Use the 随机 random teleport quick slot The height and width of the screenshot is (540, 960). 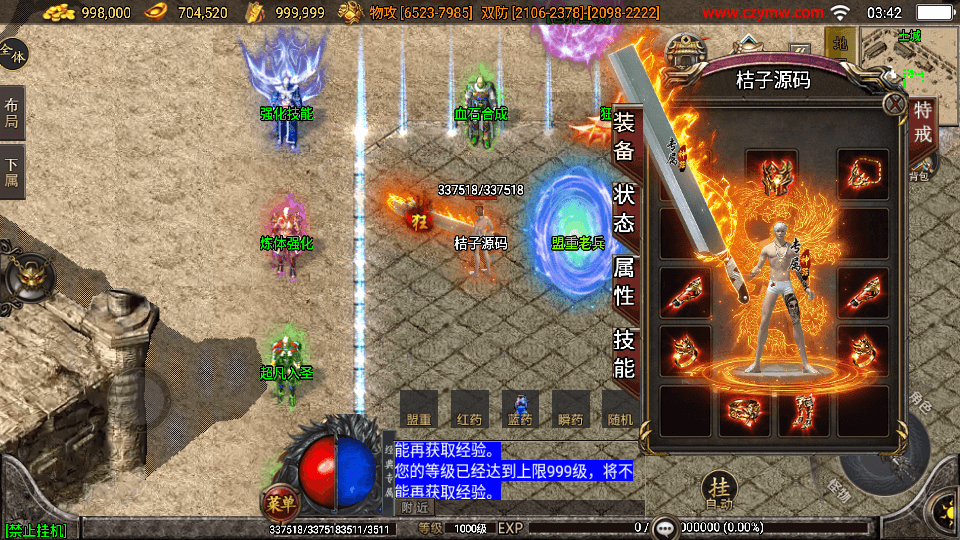[x=620, y=409]
